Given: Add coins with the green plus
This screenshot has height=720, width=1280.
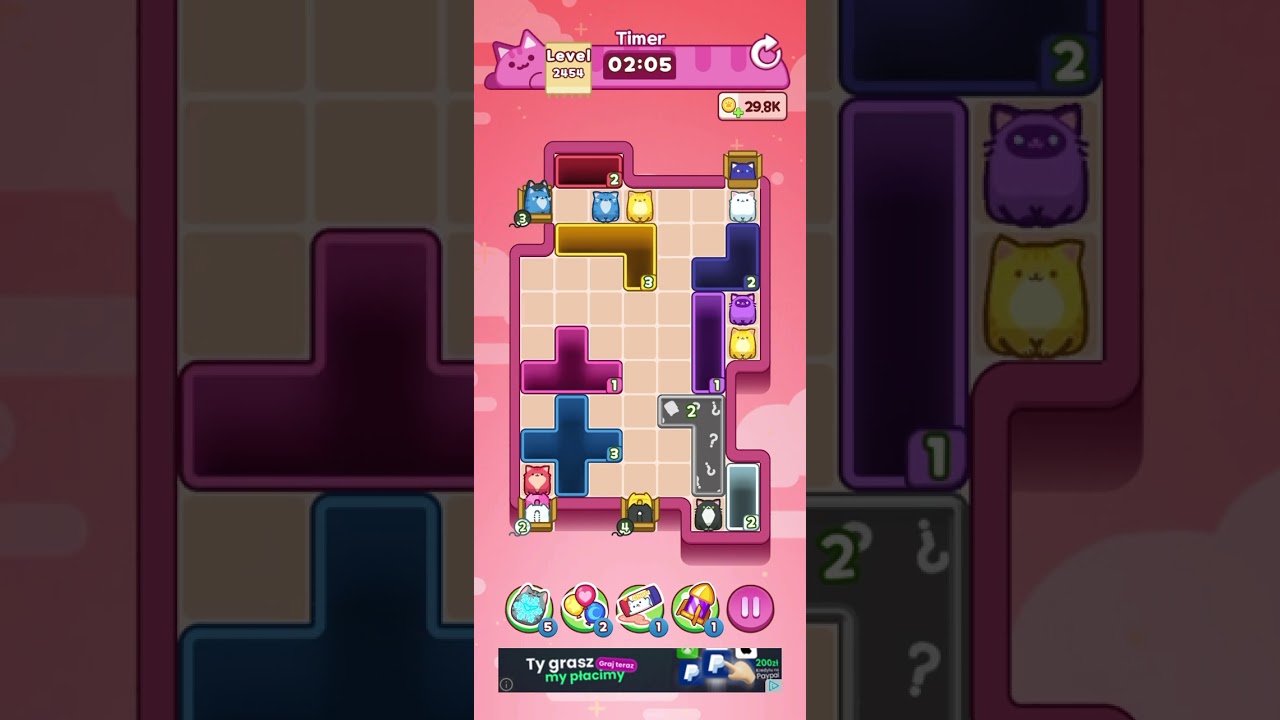Looking at the screenshot, I should pos(738,112).
